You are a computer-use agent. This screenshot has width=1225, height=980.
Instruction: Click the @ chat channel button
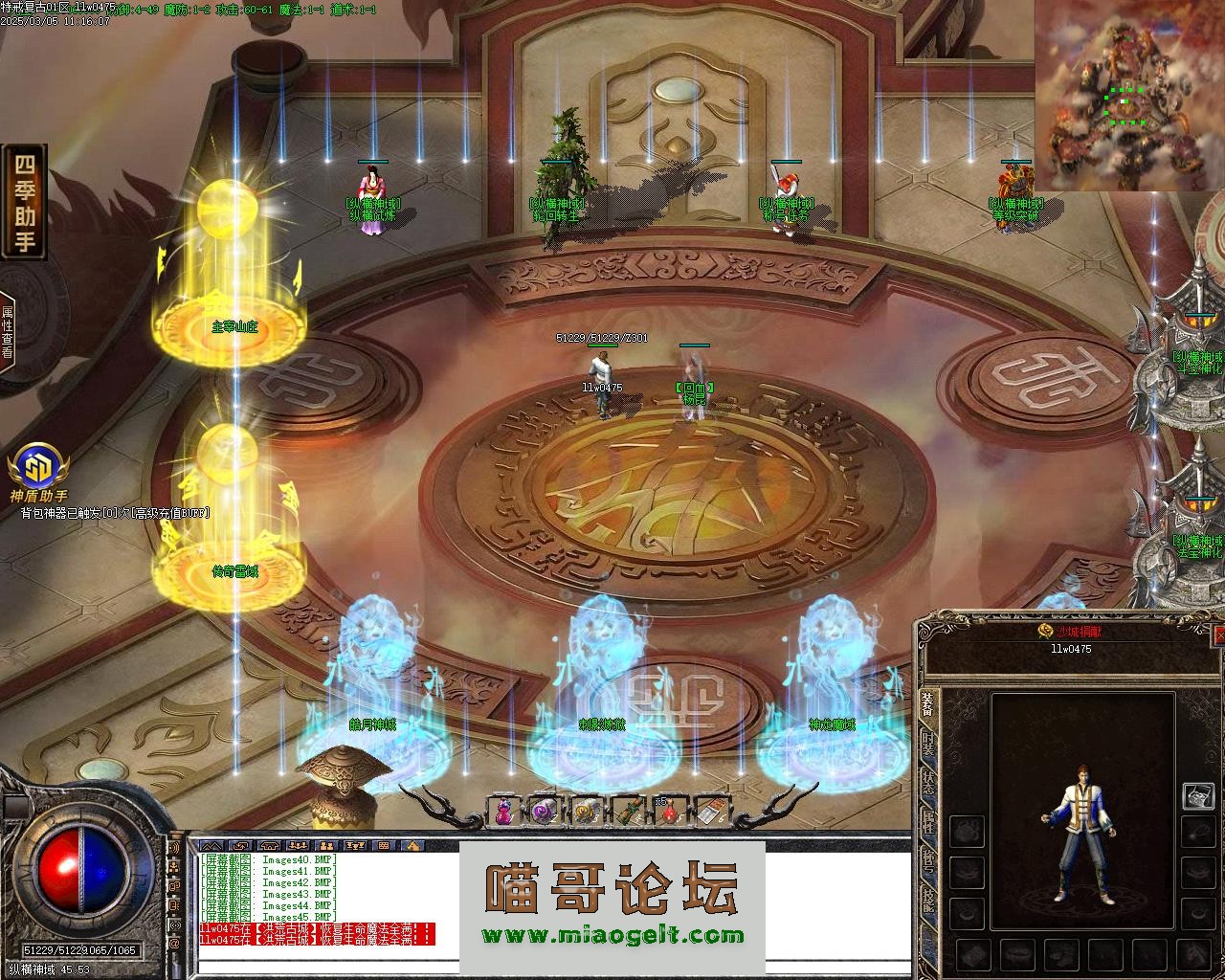click(175, 944)
